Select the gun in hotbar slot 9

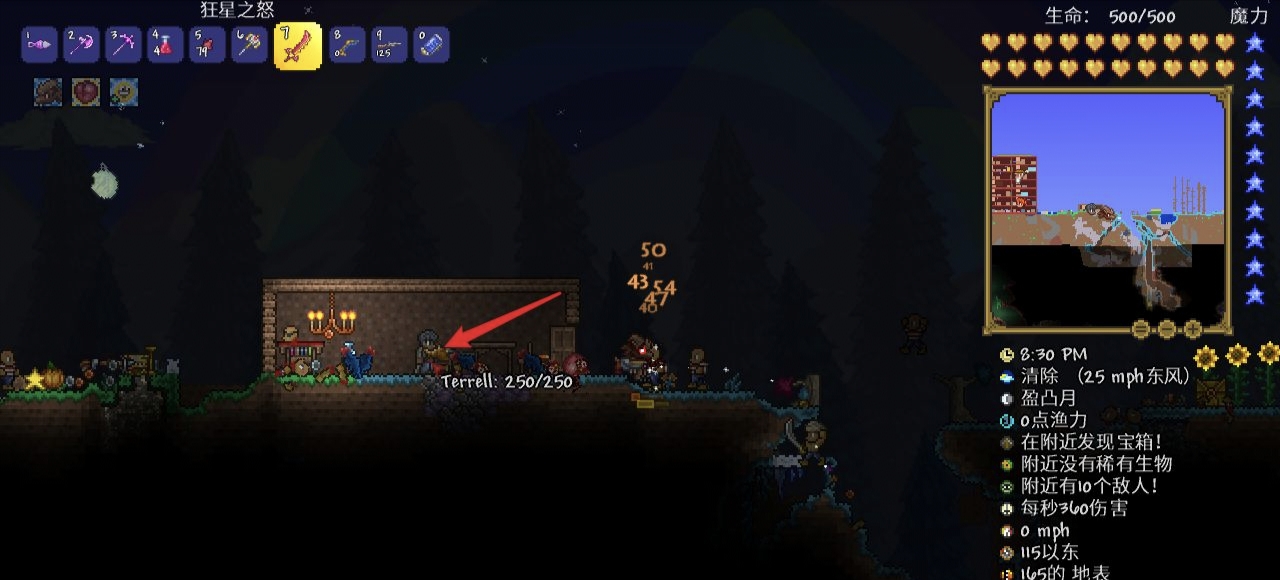(x=388, y=45)
